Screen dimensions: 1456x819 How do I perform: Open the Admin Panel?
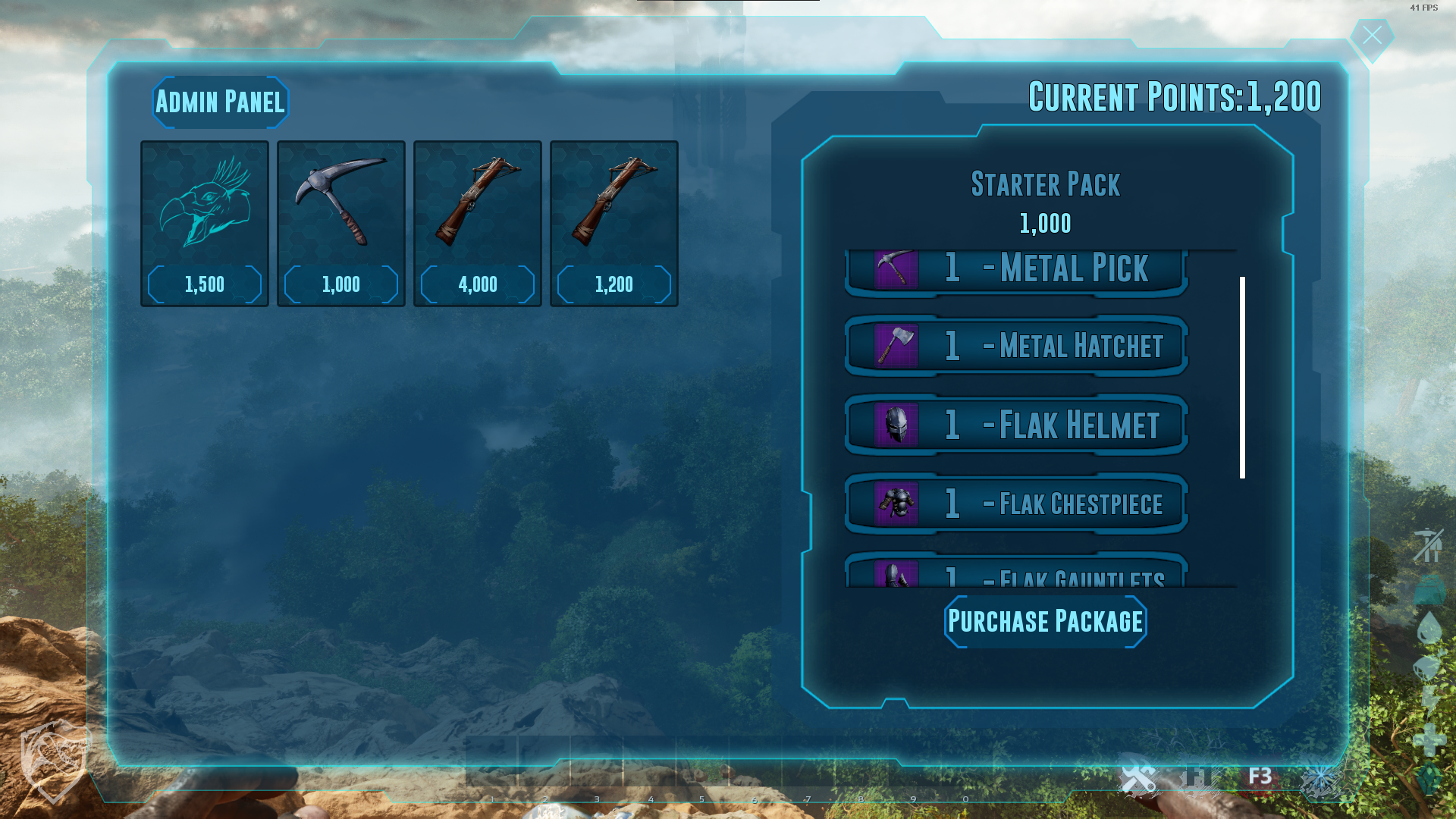tap(220, 102)
